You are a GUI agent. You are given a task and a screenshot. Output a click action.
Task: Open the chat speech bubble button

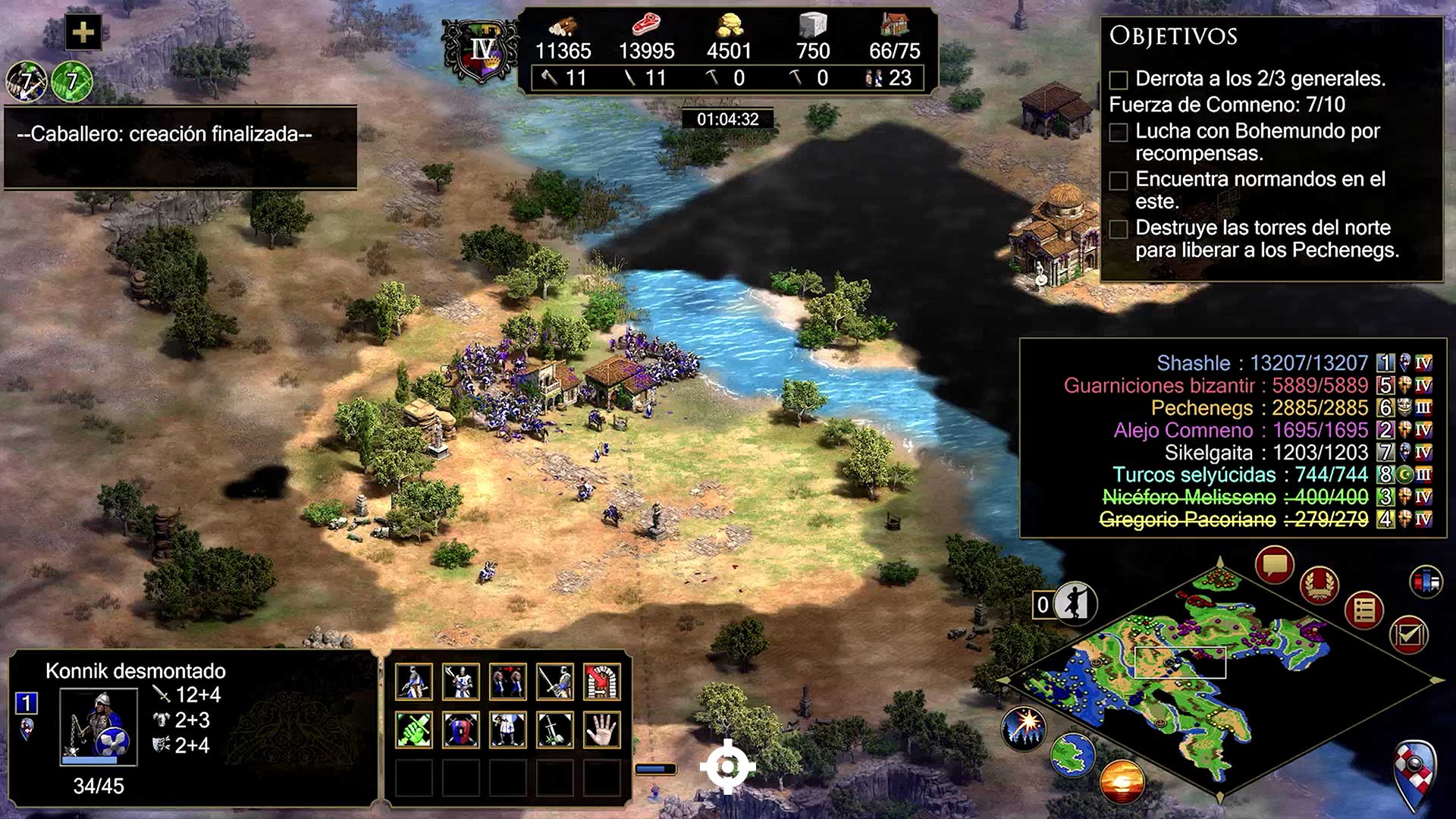click(1274, 565)
